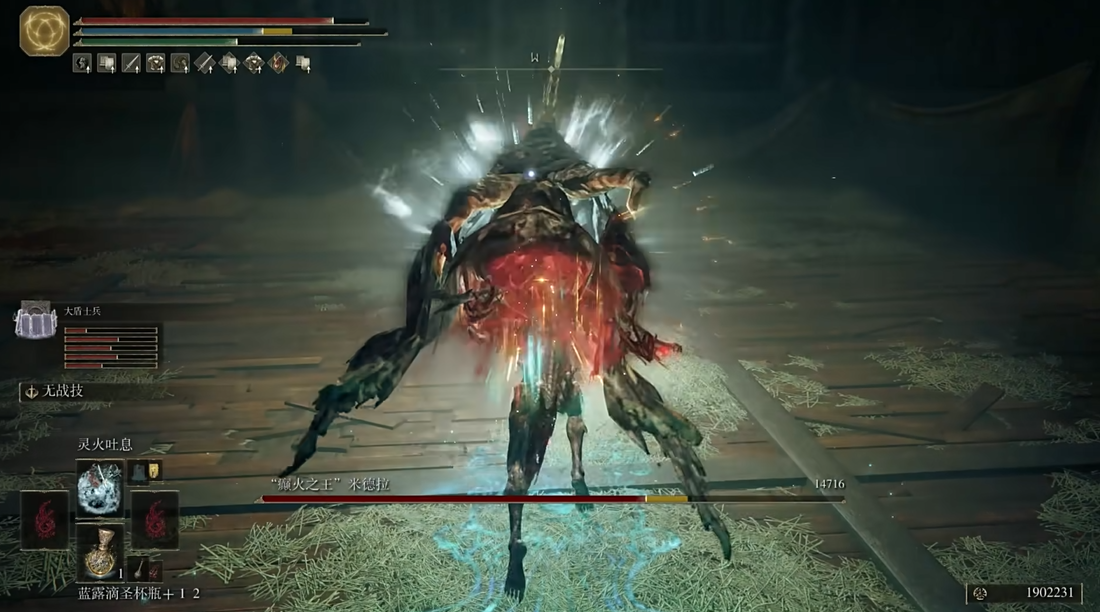Click the diamond-framed red flame status icon
Viewport: 1100px width, 612px height.
click(x=277, y=64)
